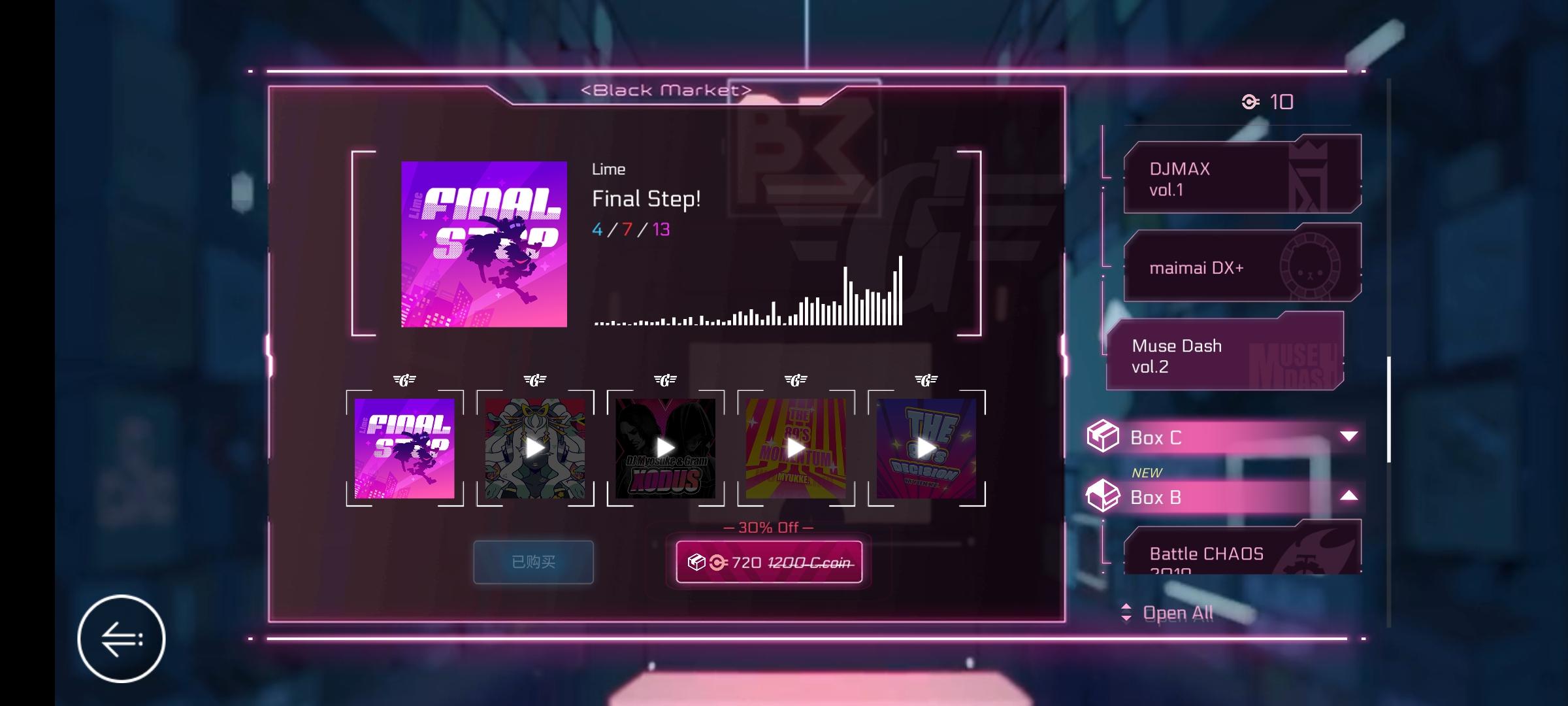The height and width of the screenshot is (706, 1568).
Task: Click the back arrow to exit Black Market
Action: pyautogui.click(x=122, y=639)
